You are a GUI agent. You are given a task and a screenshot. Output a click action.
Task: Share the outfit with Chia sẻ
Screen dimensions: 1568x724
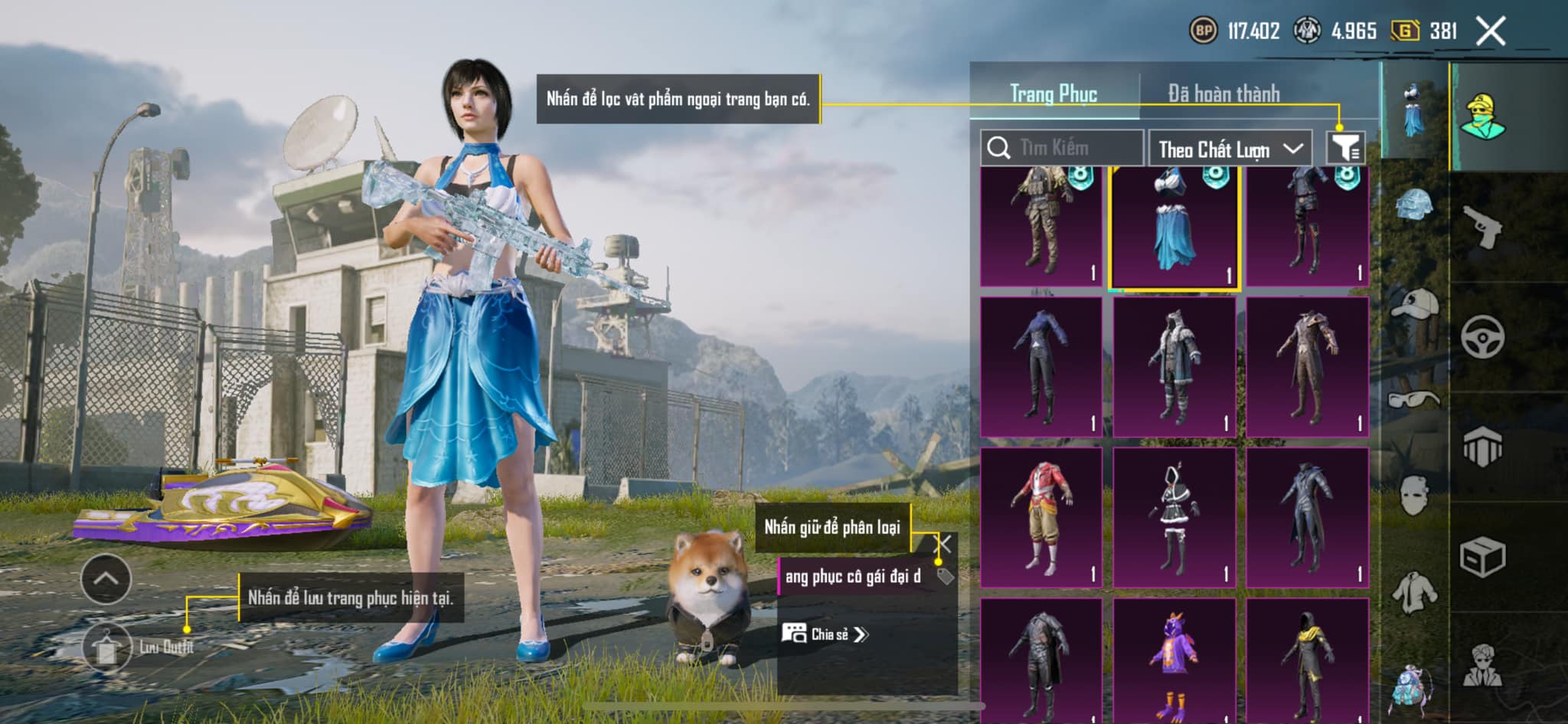(824, 634)
